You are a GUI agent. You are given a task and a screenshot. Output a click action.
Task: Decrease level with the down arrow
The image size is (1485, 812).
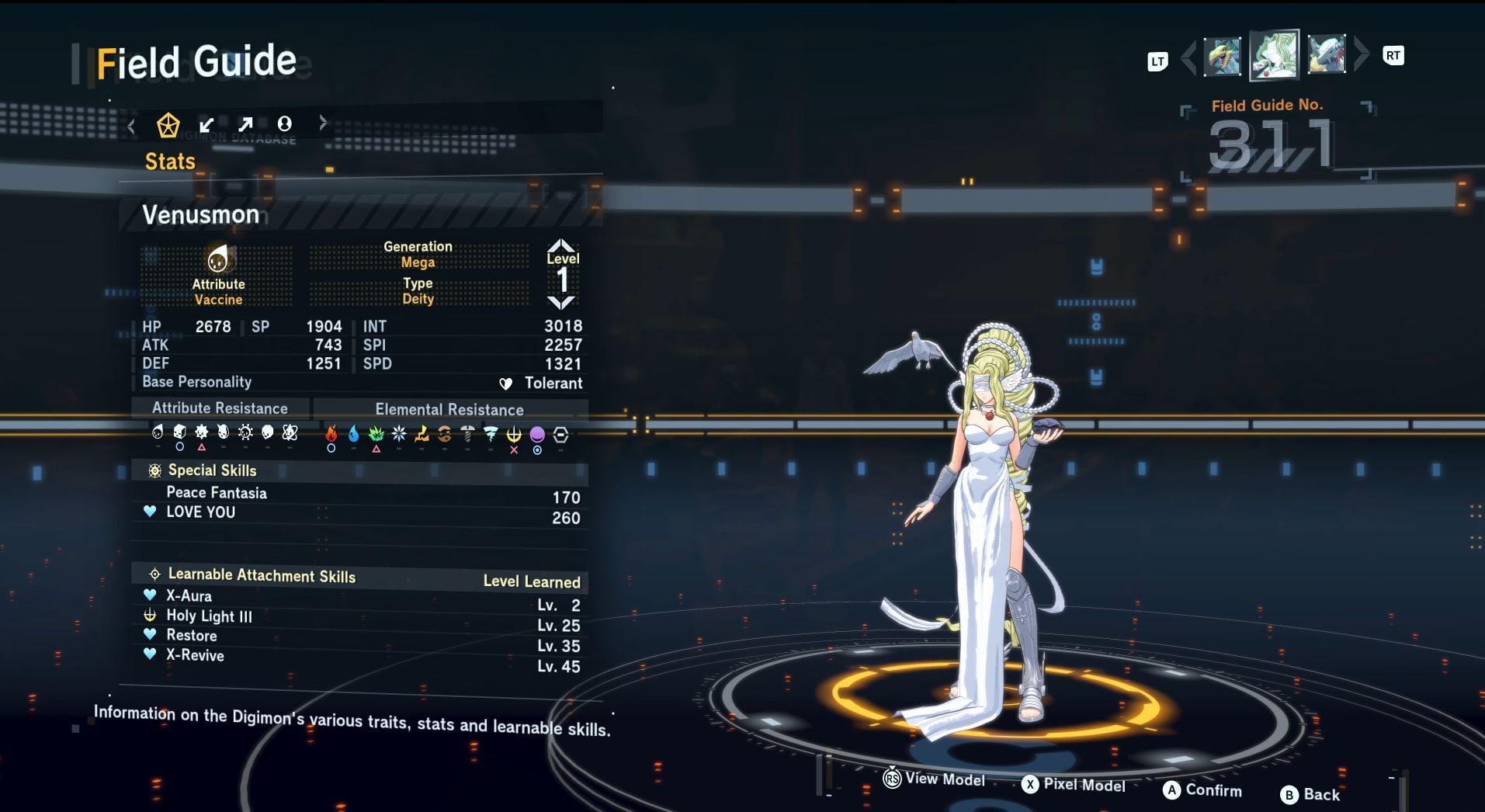561,302
